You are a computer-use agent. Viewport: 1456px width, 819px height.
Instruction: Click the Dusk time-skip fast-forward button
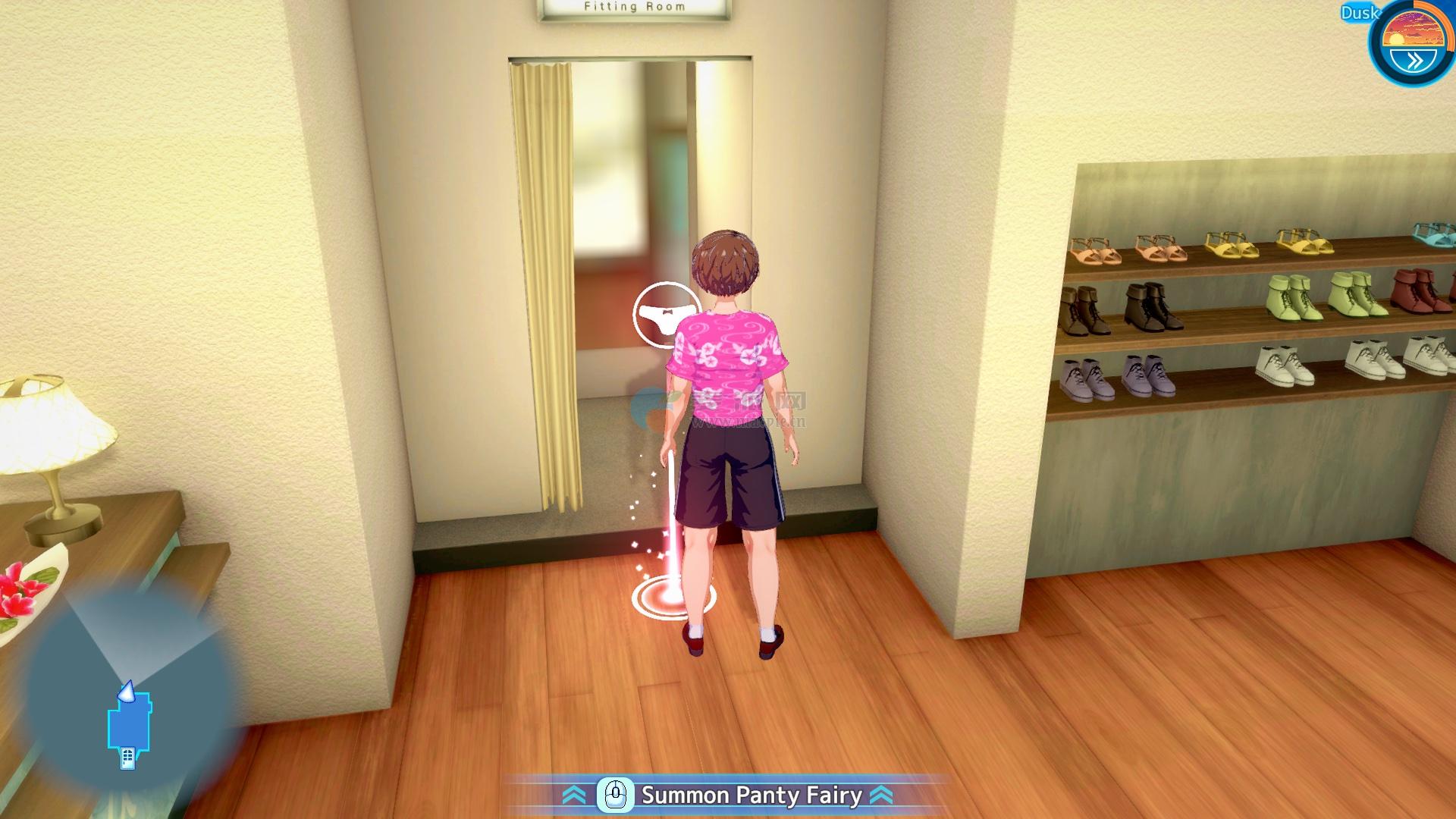(1414, 60)
